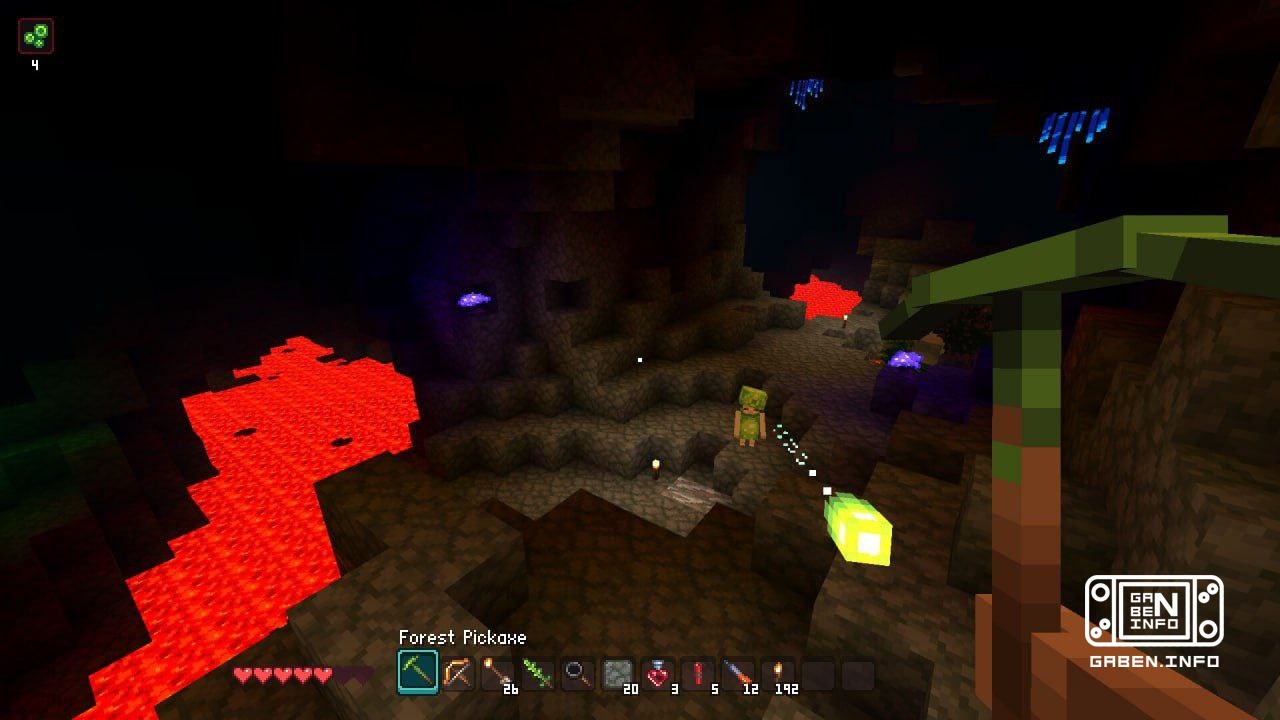1280x720 pixels.
Task: Click the crosshair at screen center
Action: coord(640,360)
